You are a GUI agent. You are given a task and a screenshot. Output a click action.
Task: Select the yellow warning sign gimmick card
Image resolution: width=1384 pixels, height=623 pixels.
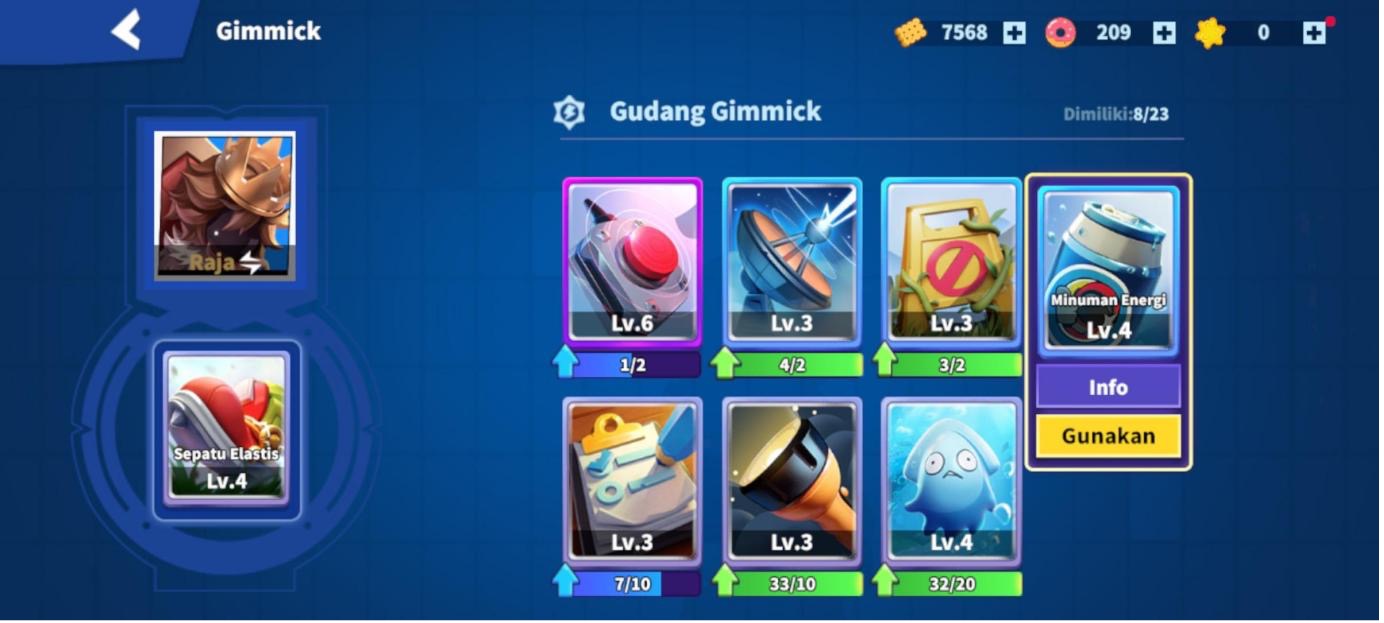[x=951, y=261]
